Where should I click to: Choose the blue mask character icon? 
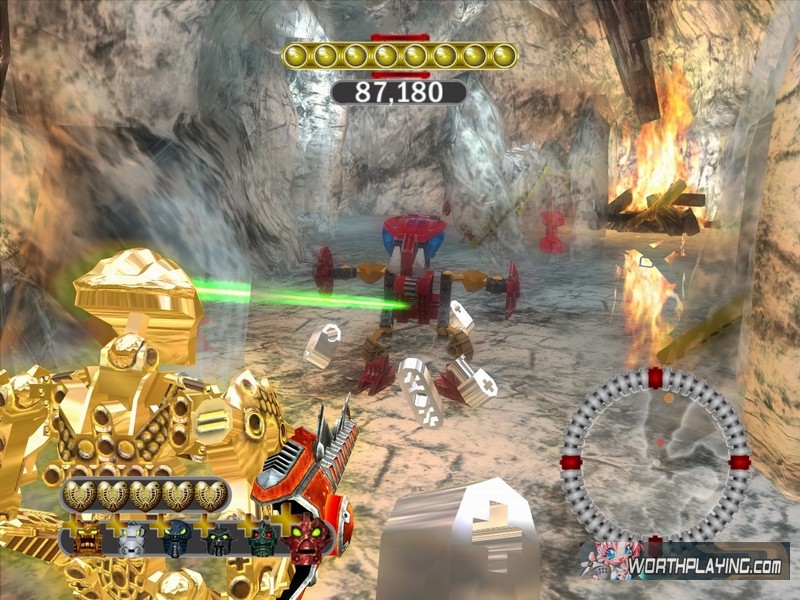[x=177, y=538]
